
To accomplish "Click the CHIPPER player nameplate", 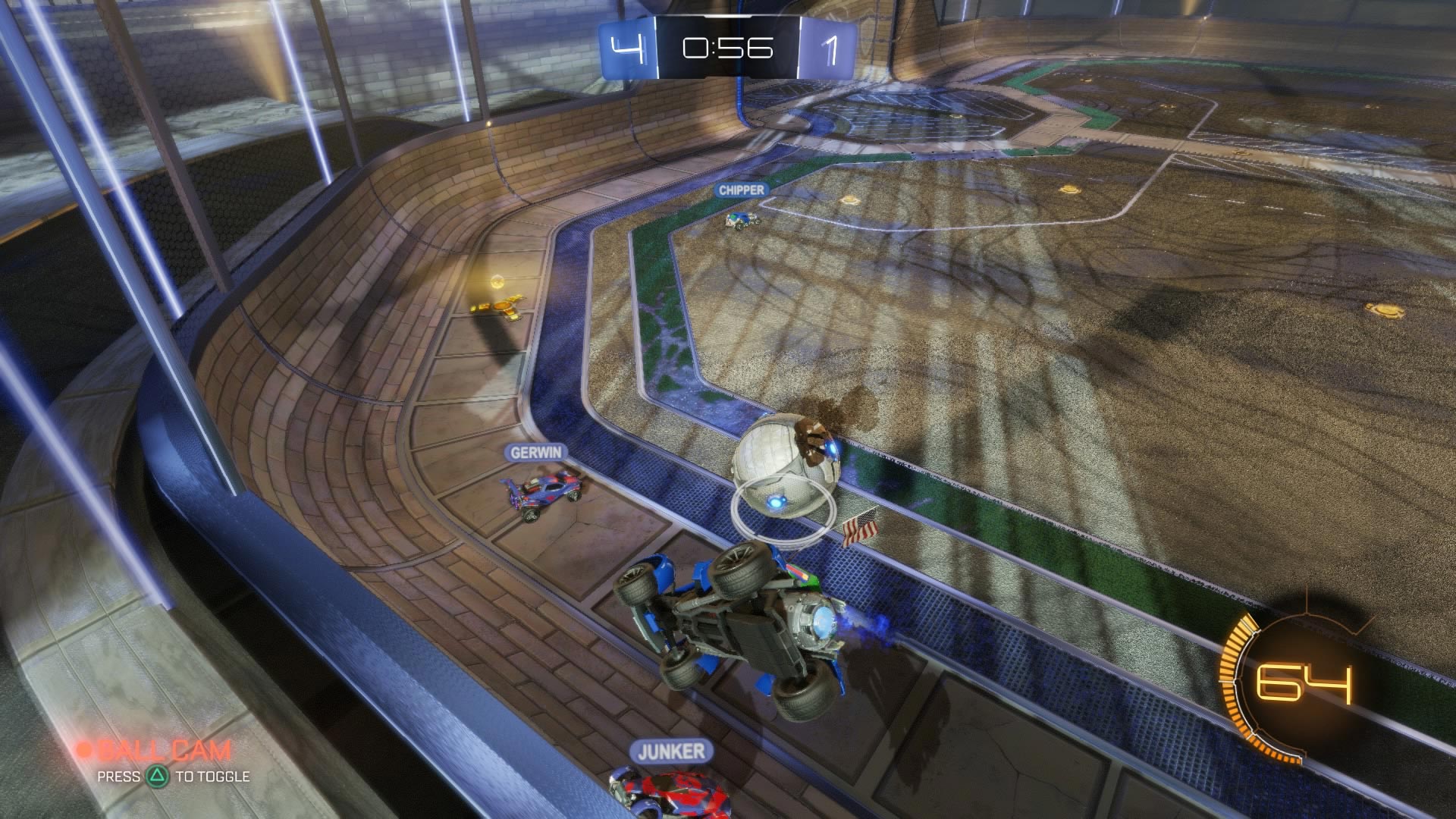I will coord(742,190).
